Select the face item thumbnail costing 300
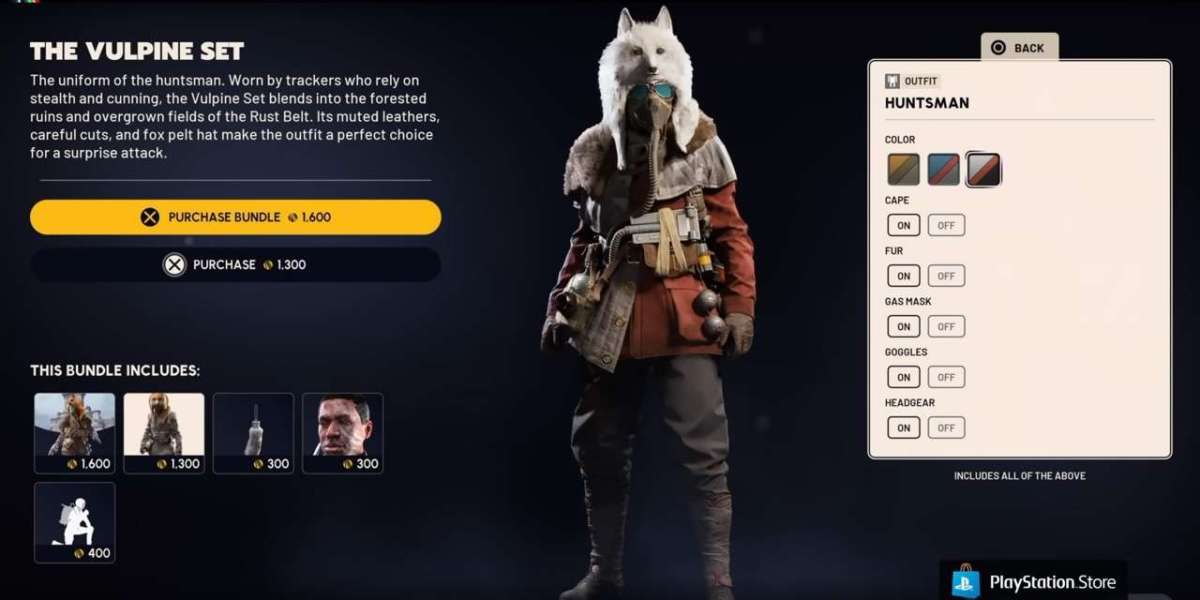The height and width of the screenshot is (600, 1200). click(x=342, y=432)
